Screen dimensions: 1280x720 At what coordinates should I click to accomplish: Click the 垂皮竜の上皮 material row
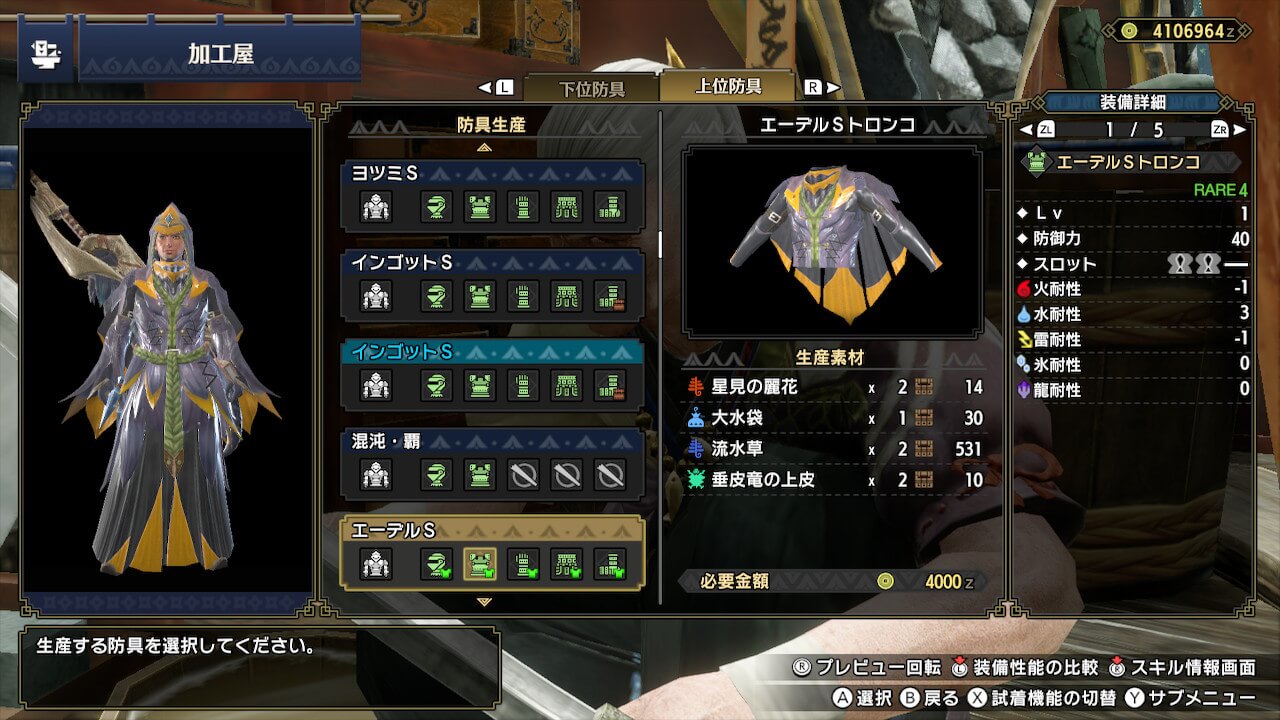pyautogui.click(x=834, y=480)
